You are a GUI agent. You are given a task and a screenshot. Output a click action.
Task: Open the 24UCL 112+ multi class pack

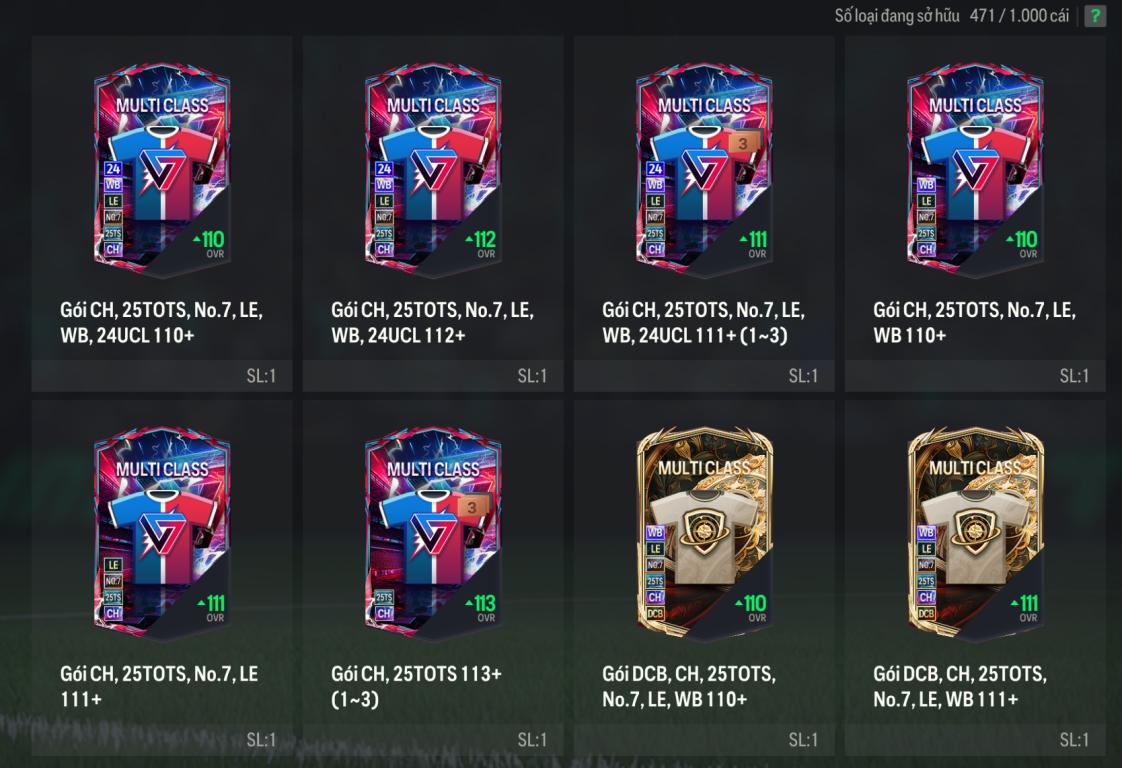pos(433,170)
